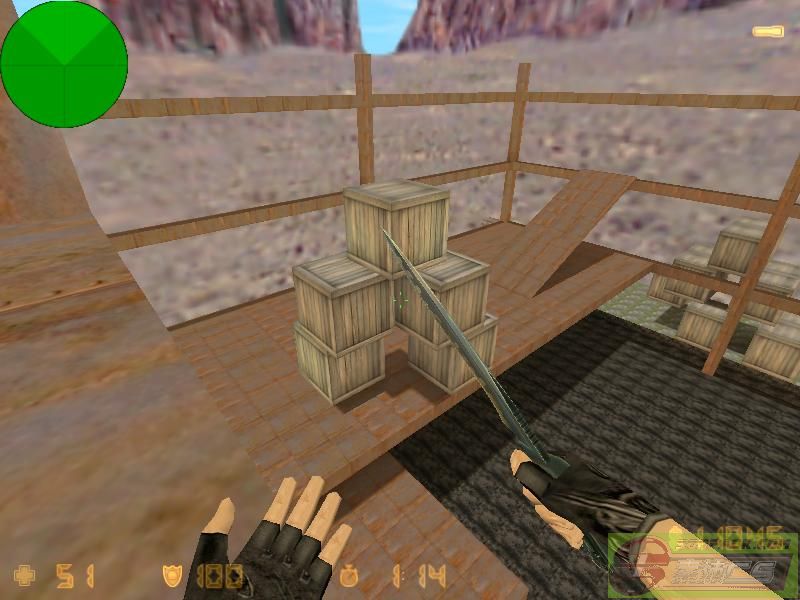
Task: Select the round timer clock icon
Action: click(x=349, y=576)
